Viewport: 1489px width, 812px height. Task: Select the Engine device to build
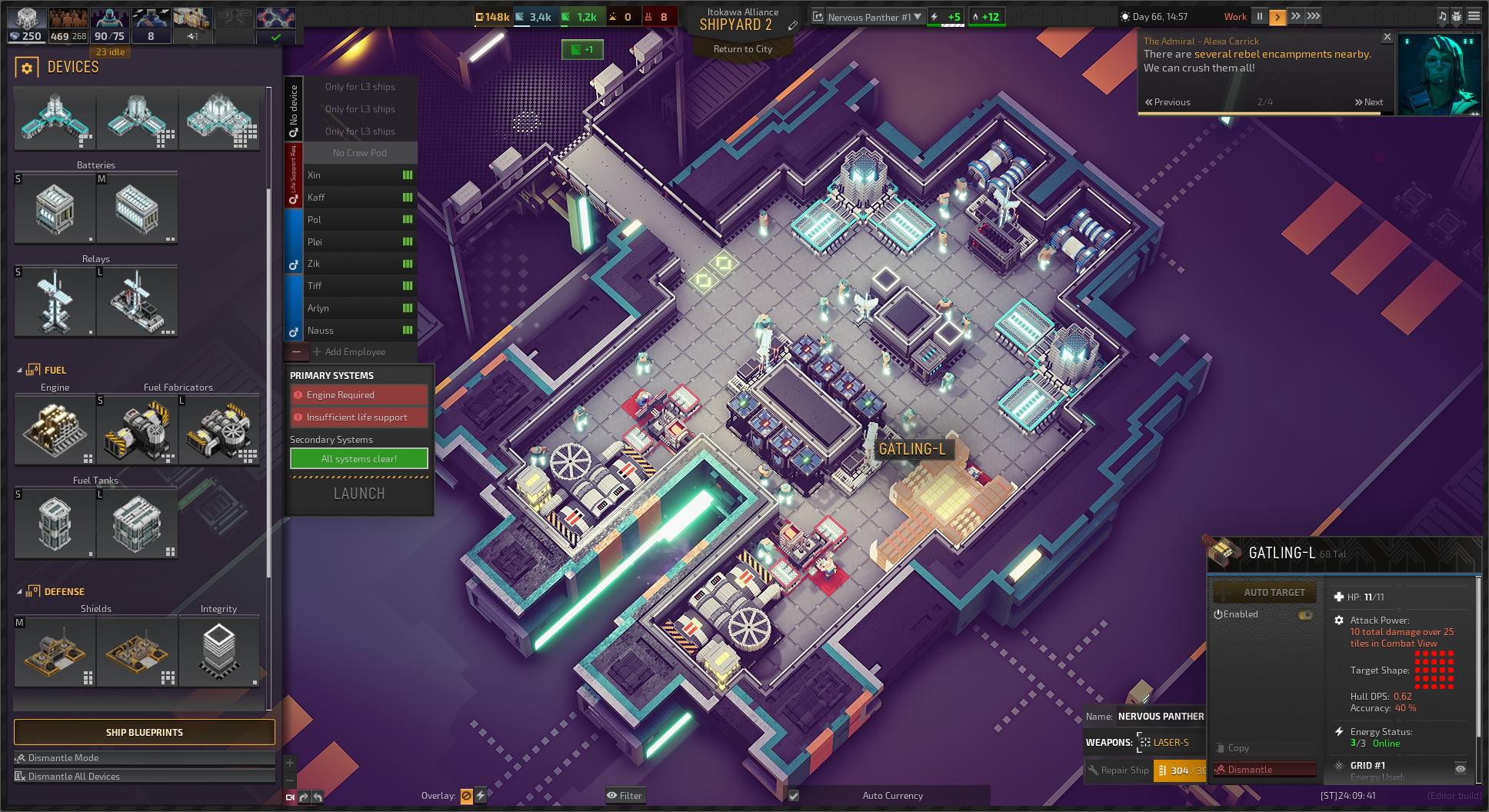pos(55,429)
